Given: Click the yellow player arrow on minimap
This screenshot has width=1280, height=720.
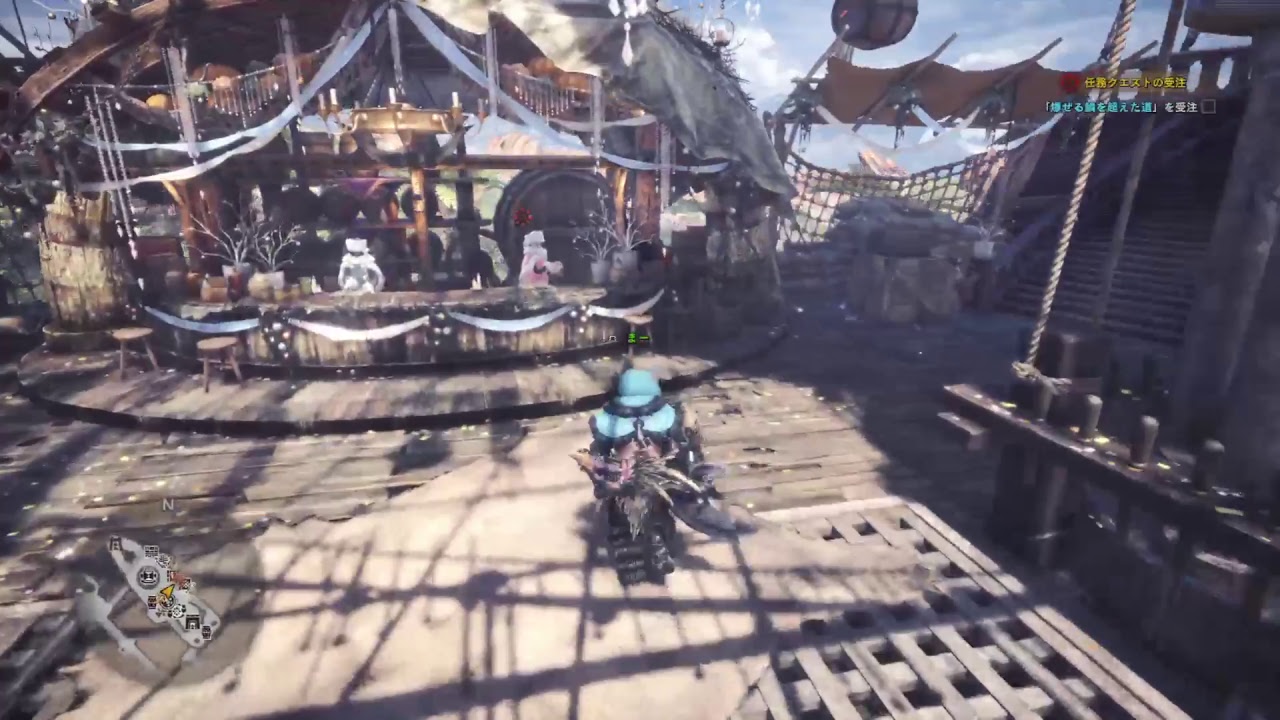Looking at the screenshot, I should click(167, 592).
